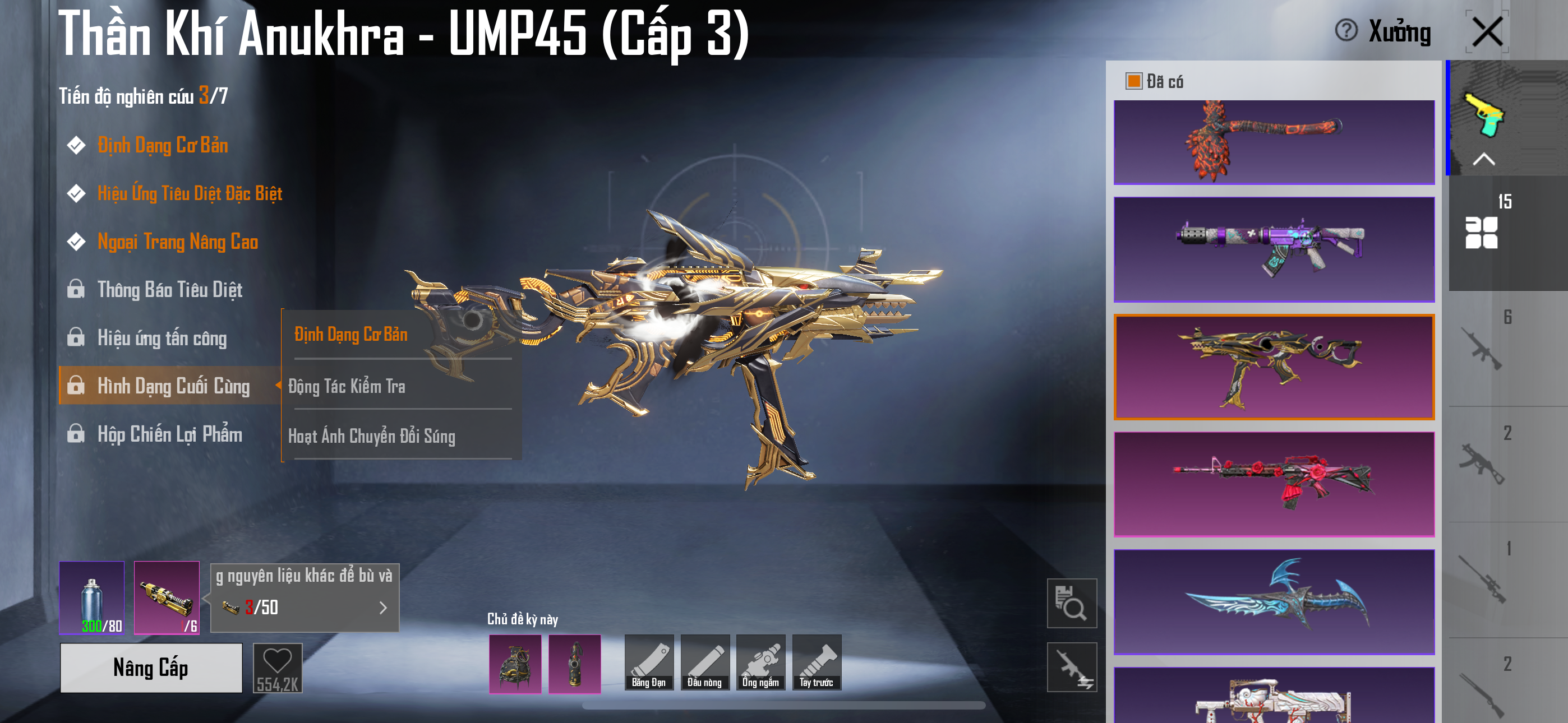Choose the Hộp Chiến Lợi Phẩm stage
Screen dimensions: 1568x723
click(170, 434)
